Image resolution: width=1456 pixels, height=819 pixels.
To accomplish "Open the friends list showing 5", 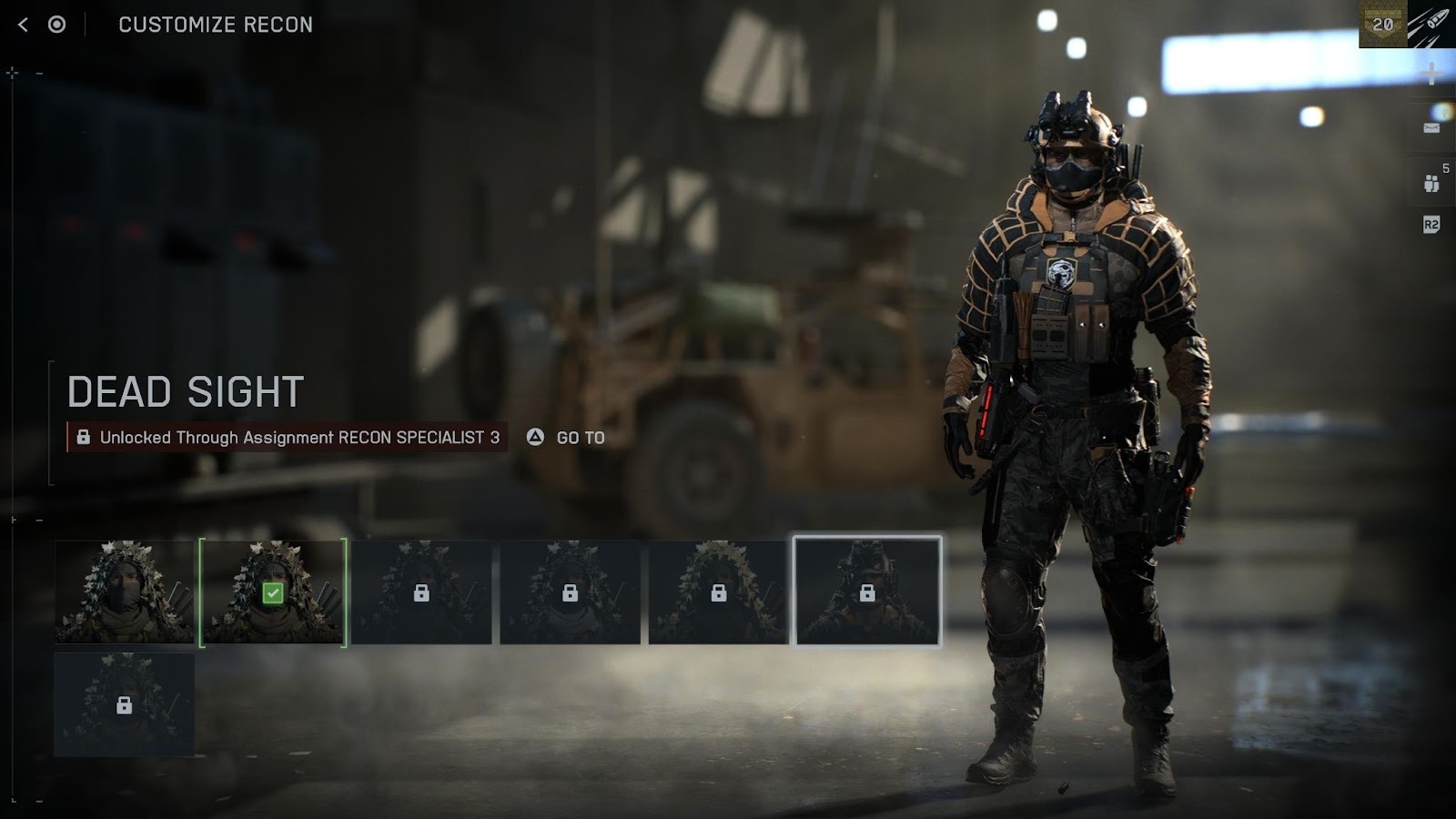I will (x=1431, y=182).
